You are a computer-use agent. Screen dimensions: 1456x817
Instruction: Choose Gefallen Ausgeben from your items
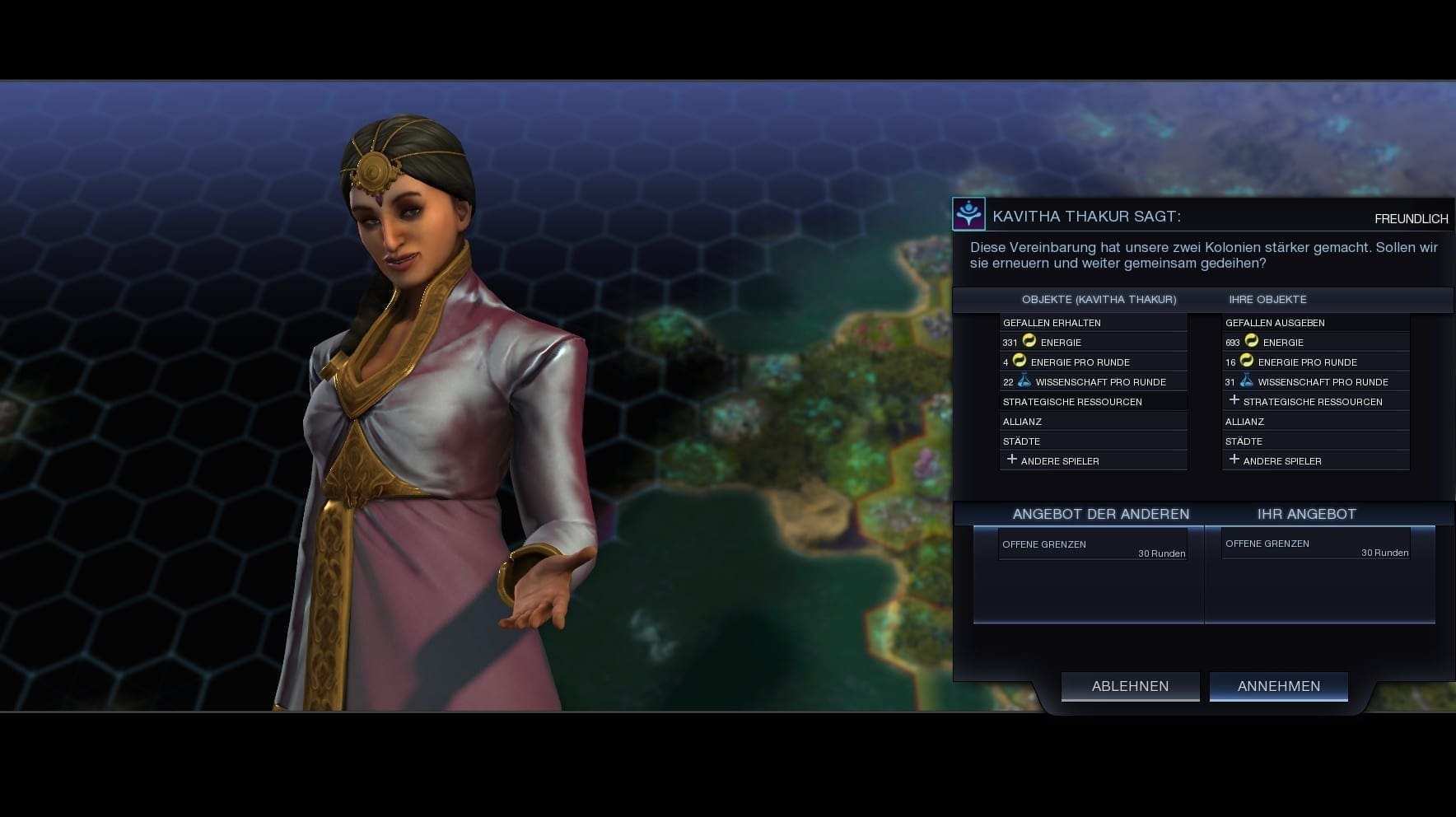pos(1315,322)
